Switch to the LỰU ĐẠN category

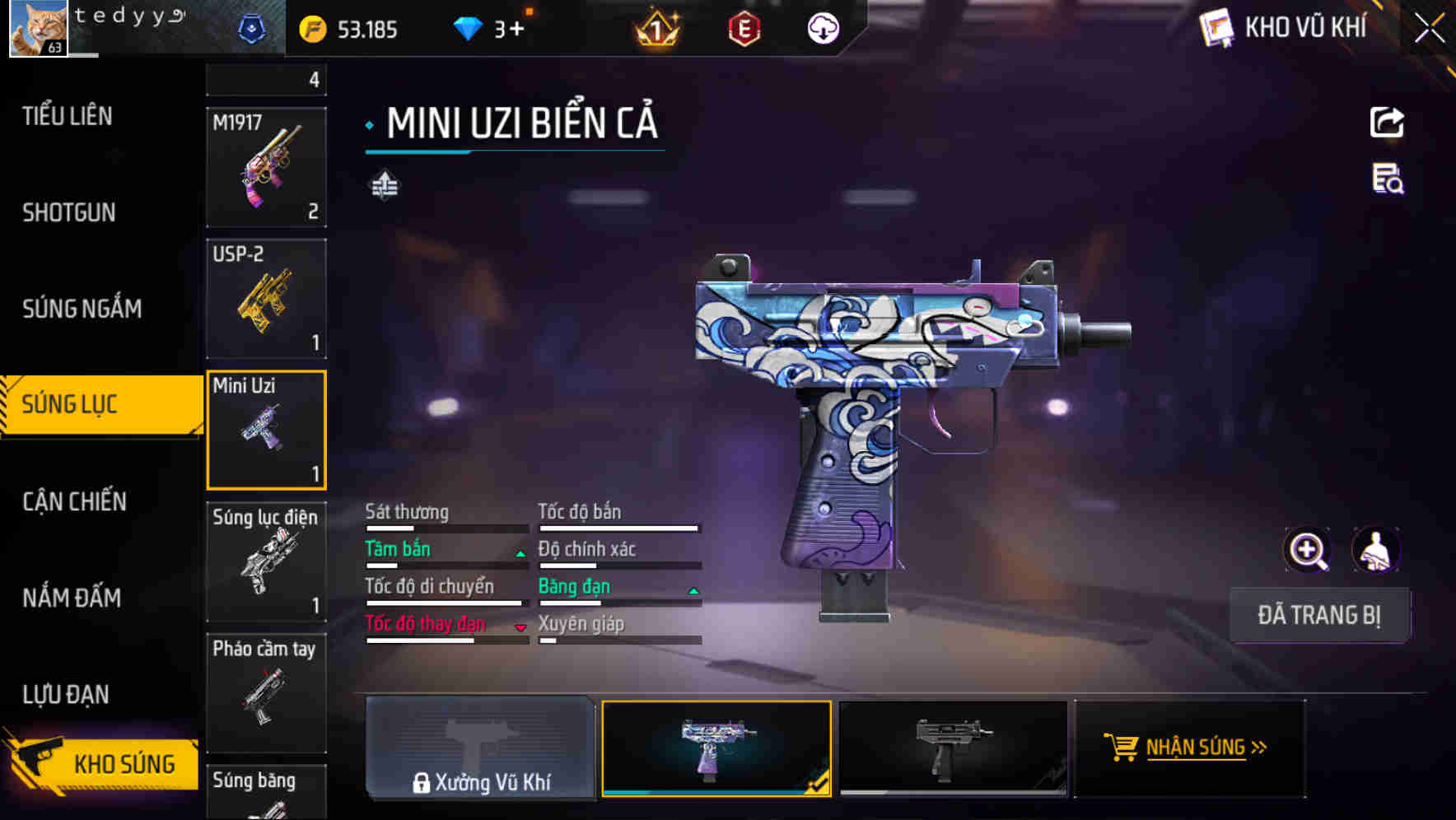point(66,694)
